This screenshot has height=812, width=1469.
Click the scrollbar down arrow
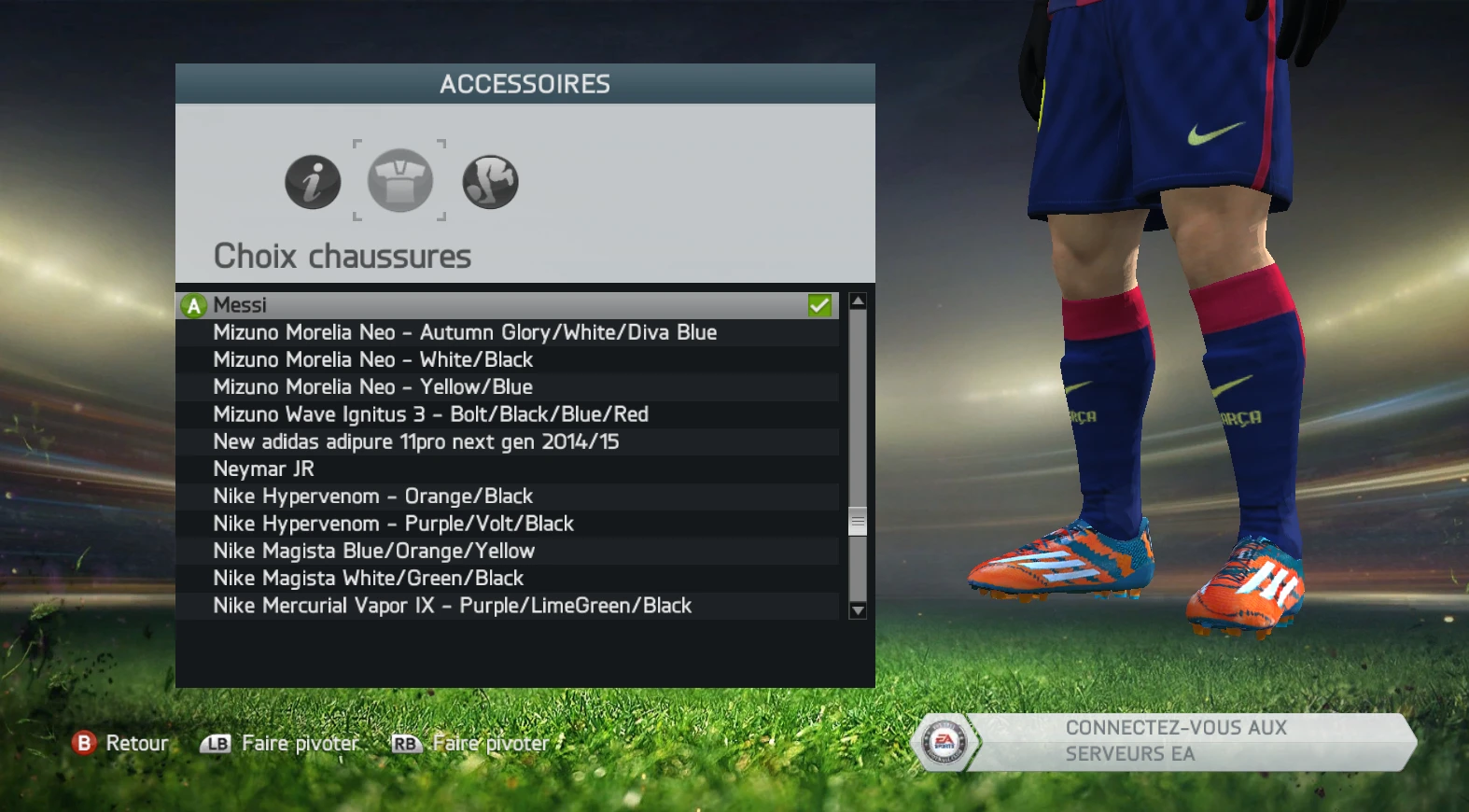[856, 610]
